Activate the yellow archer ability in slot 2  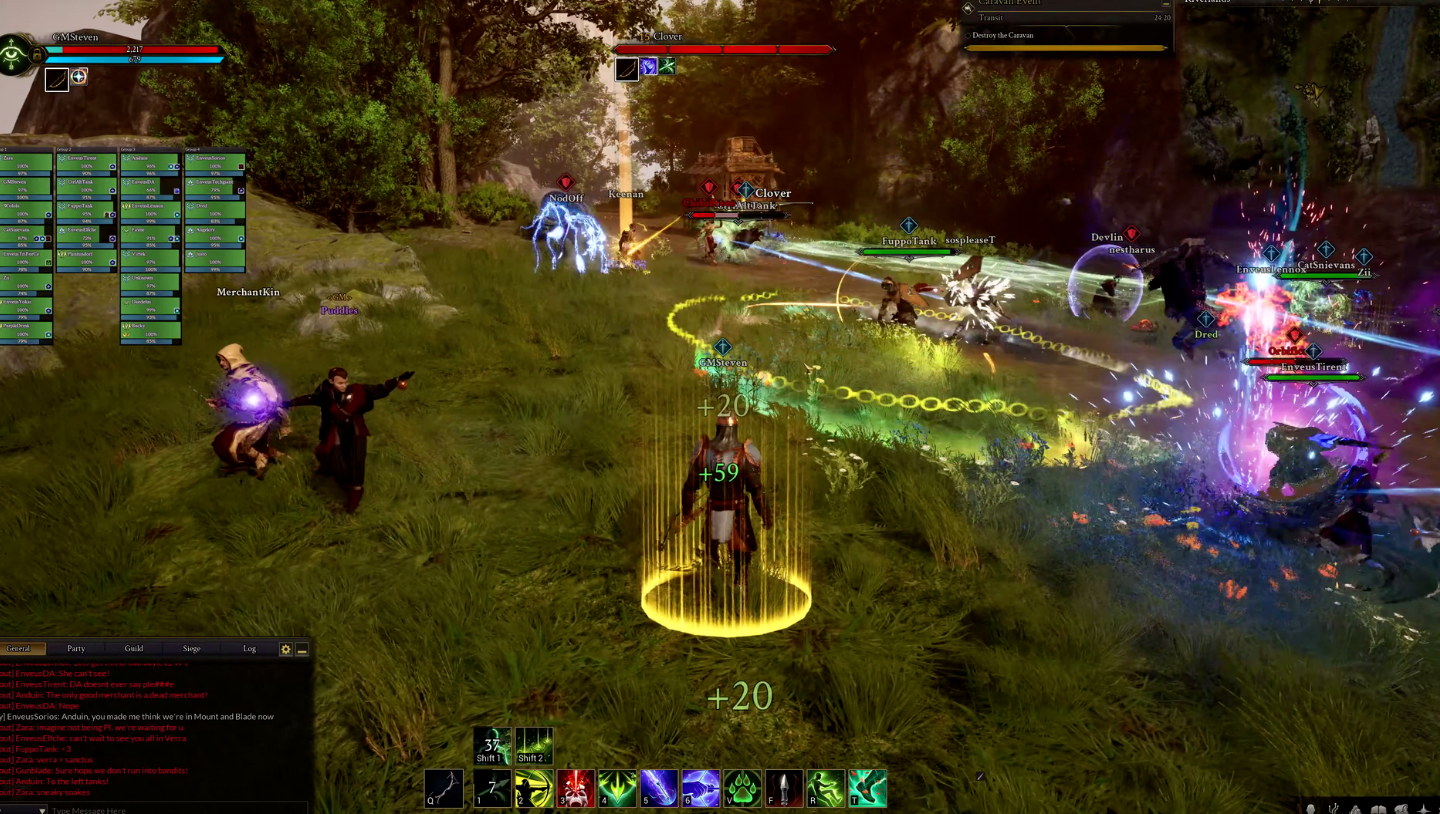point(534,788)
